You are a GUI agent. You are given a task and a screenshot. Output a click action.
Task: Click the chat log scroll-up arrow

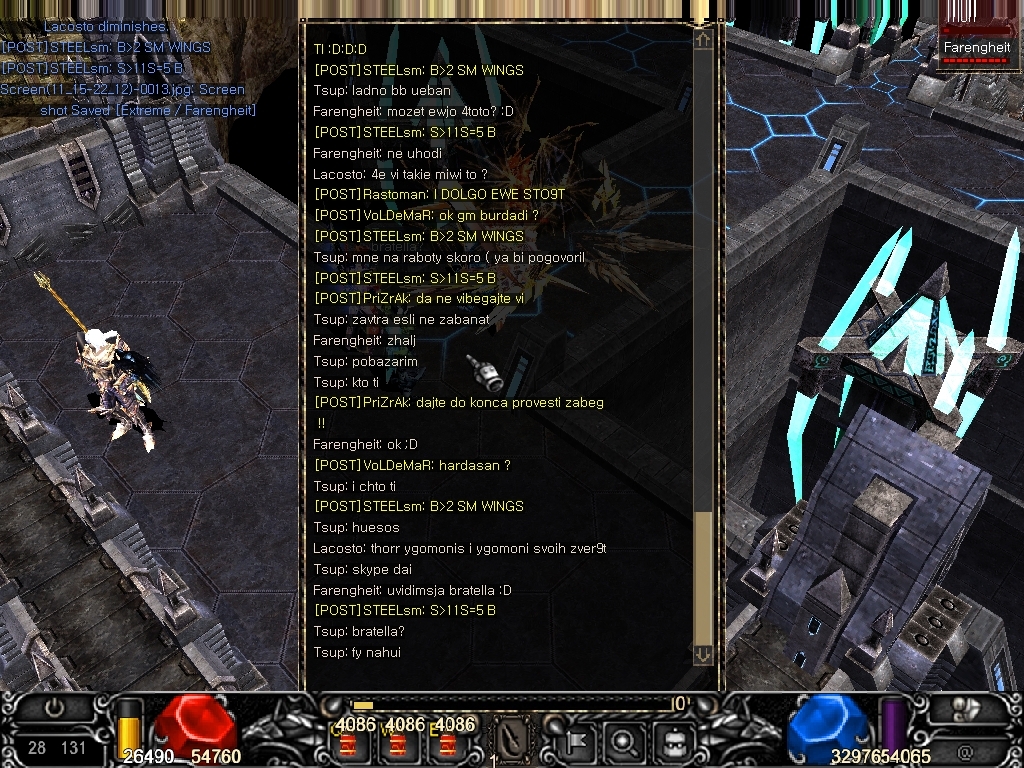(703, 40)
